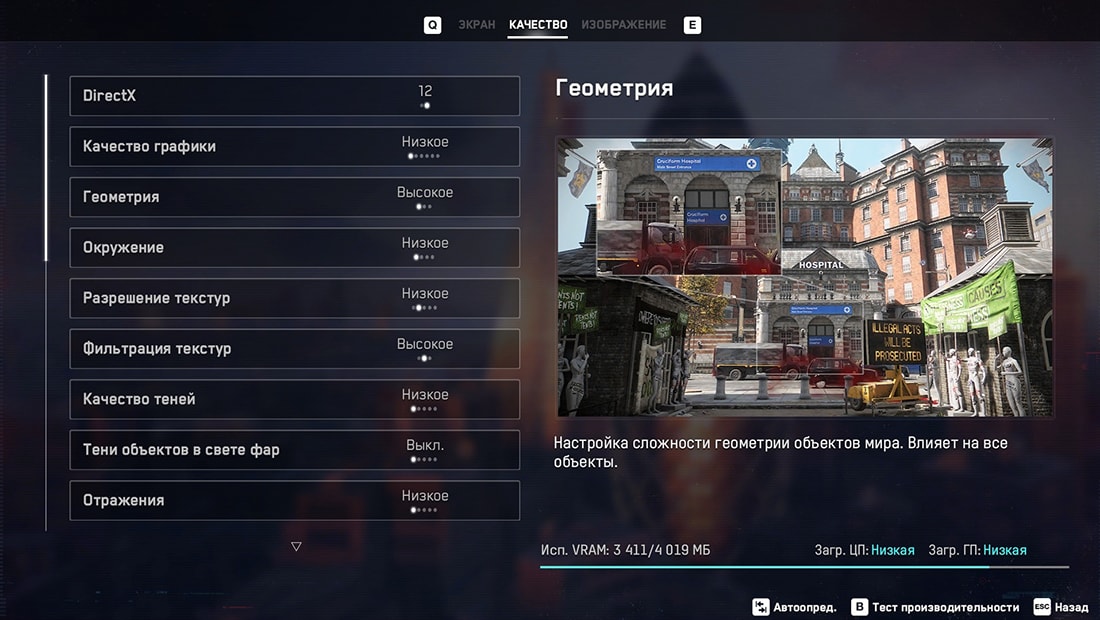Click the Геометрия setting row
The image size is (1100, 620).
tap(294, 197)
